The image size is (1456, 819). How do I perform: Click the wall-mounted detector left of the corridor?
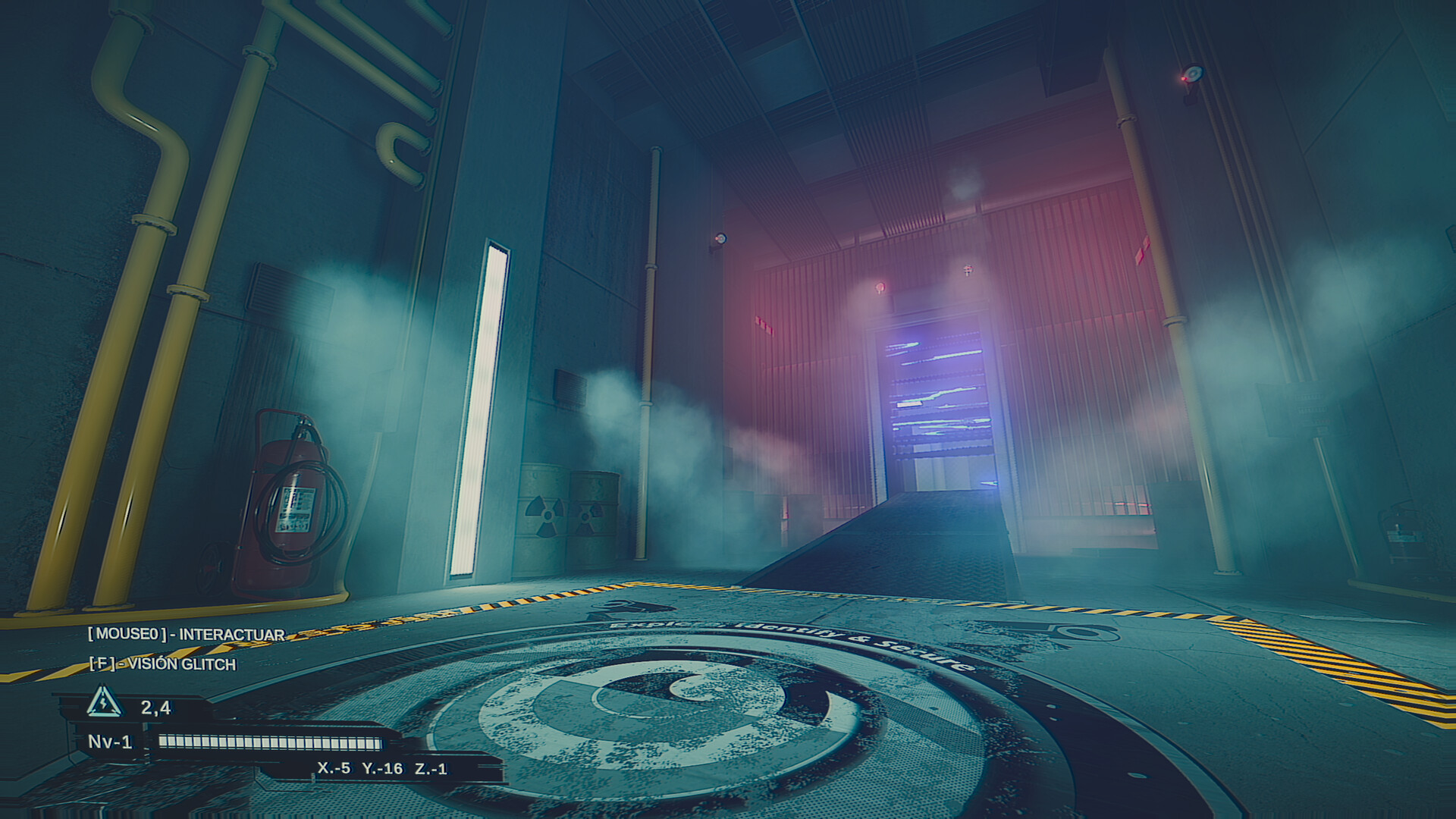point(720,237)
